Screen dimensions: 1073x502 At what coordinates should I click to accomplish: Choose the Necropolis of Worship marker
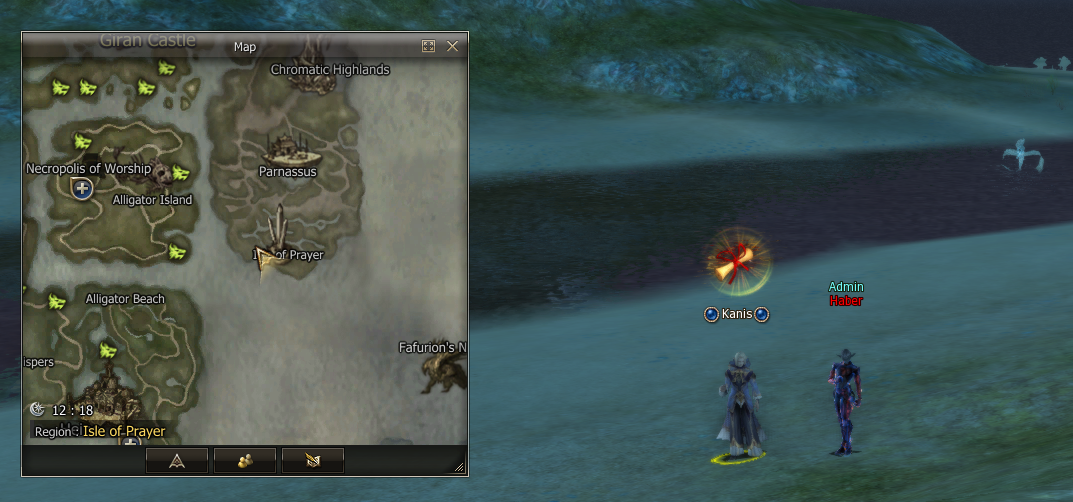pyautogui.click(x=83, y=188)
